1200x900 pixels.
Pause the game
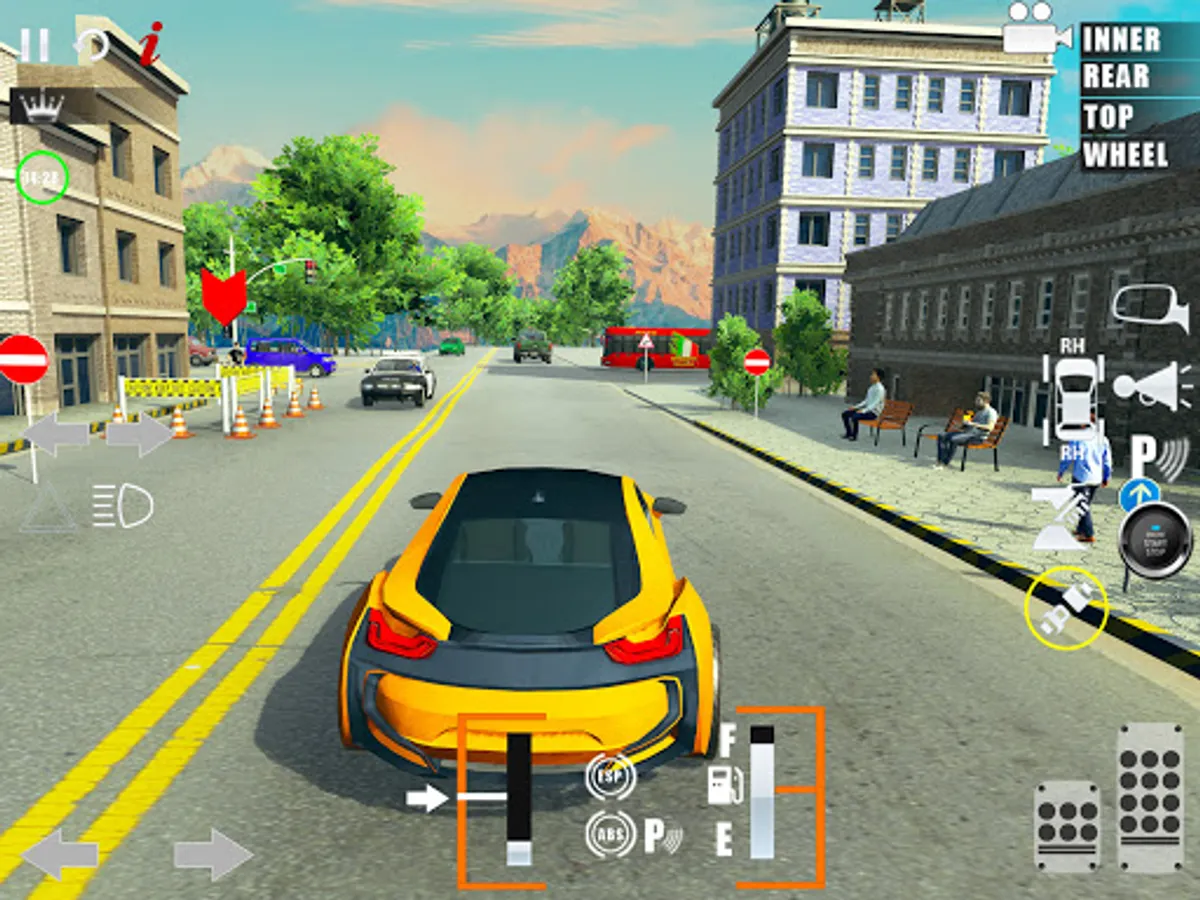(34, 45)
